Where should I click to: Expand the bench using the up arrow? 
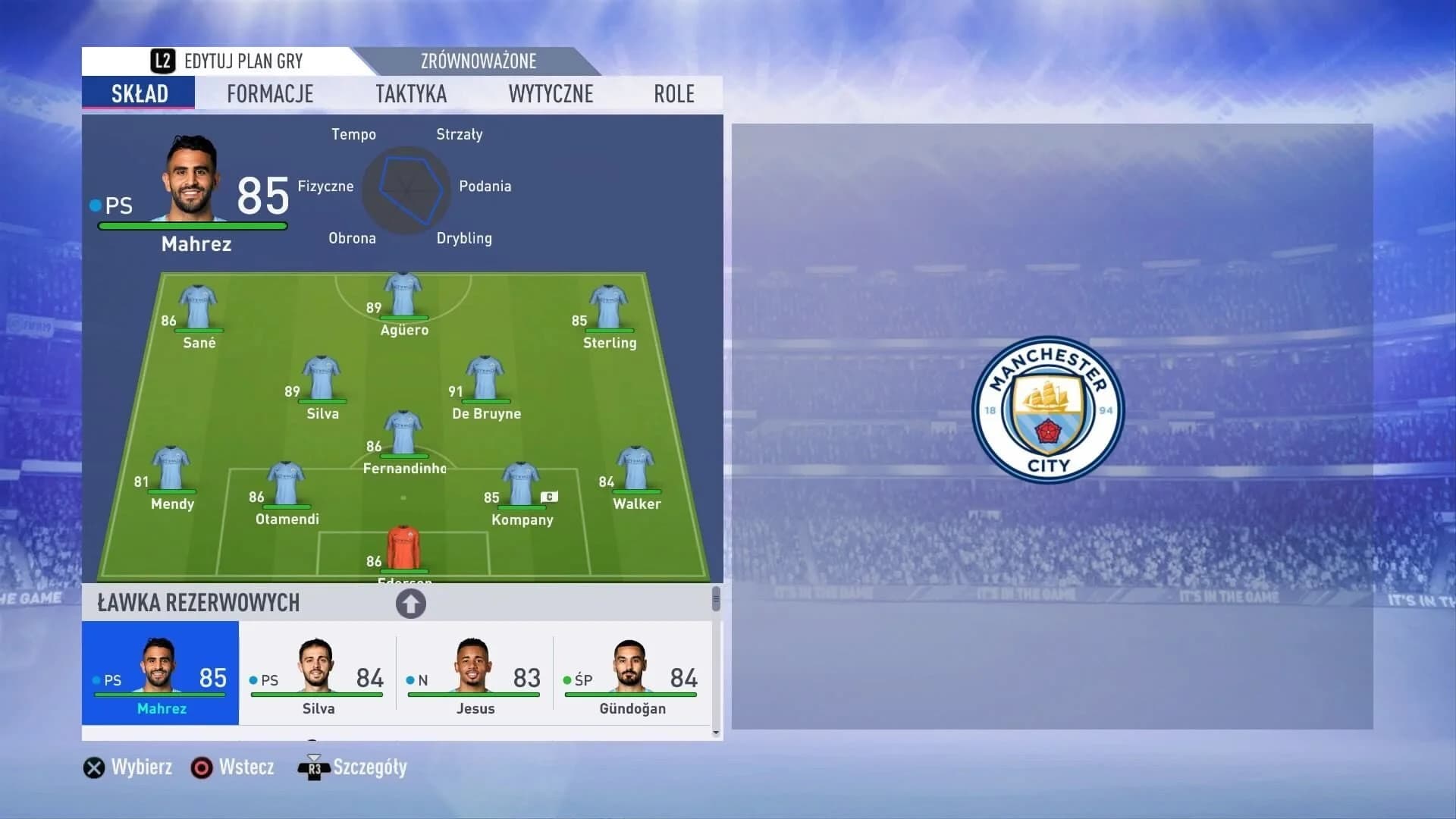(x=411, y=603)
